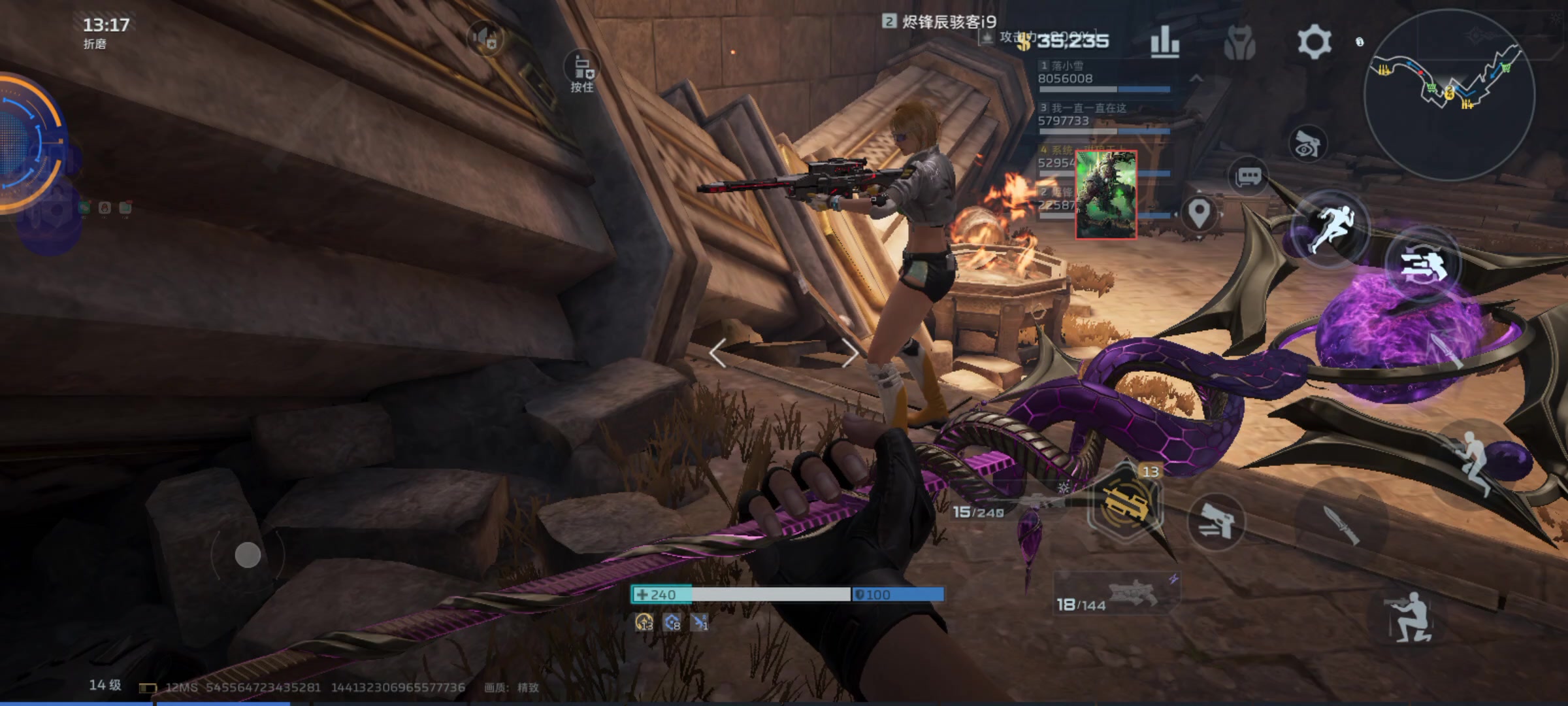Place a location pin marker
The width and height of the screenshot is (1568, 706).
tap(1199, 213)
